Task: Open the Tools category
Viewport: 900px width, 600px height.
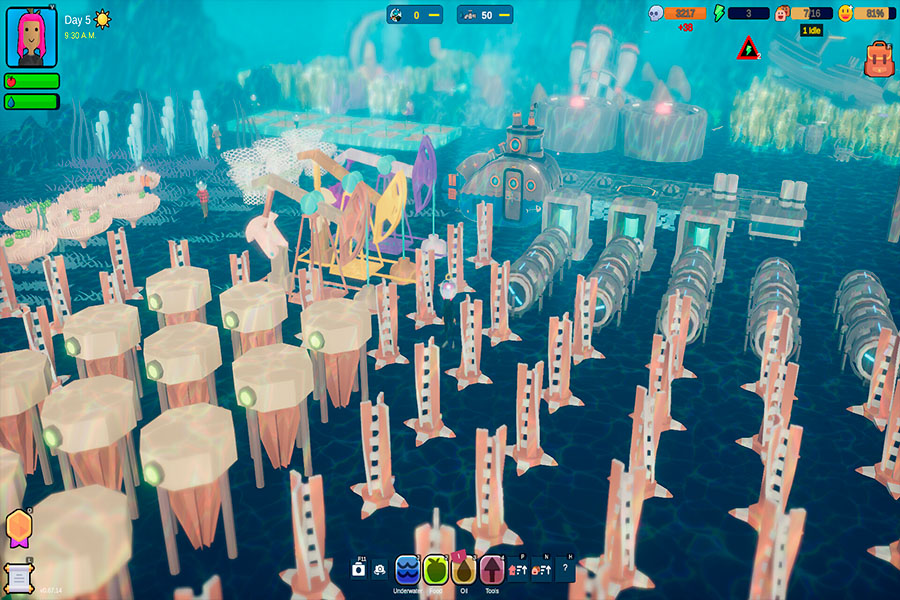Action: tap(492, 570)
